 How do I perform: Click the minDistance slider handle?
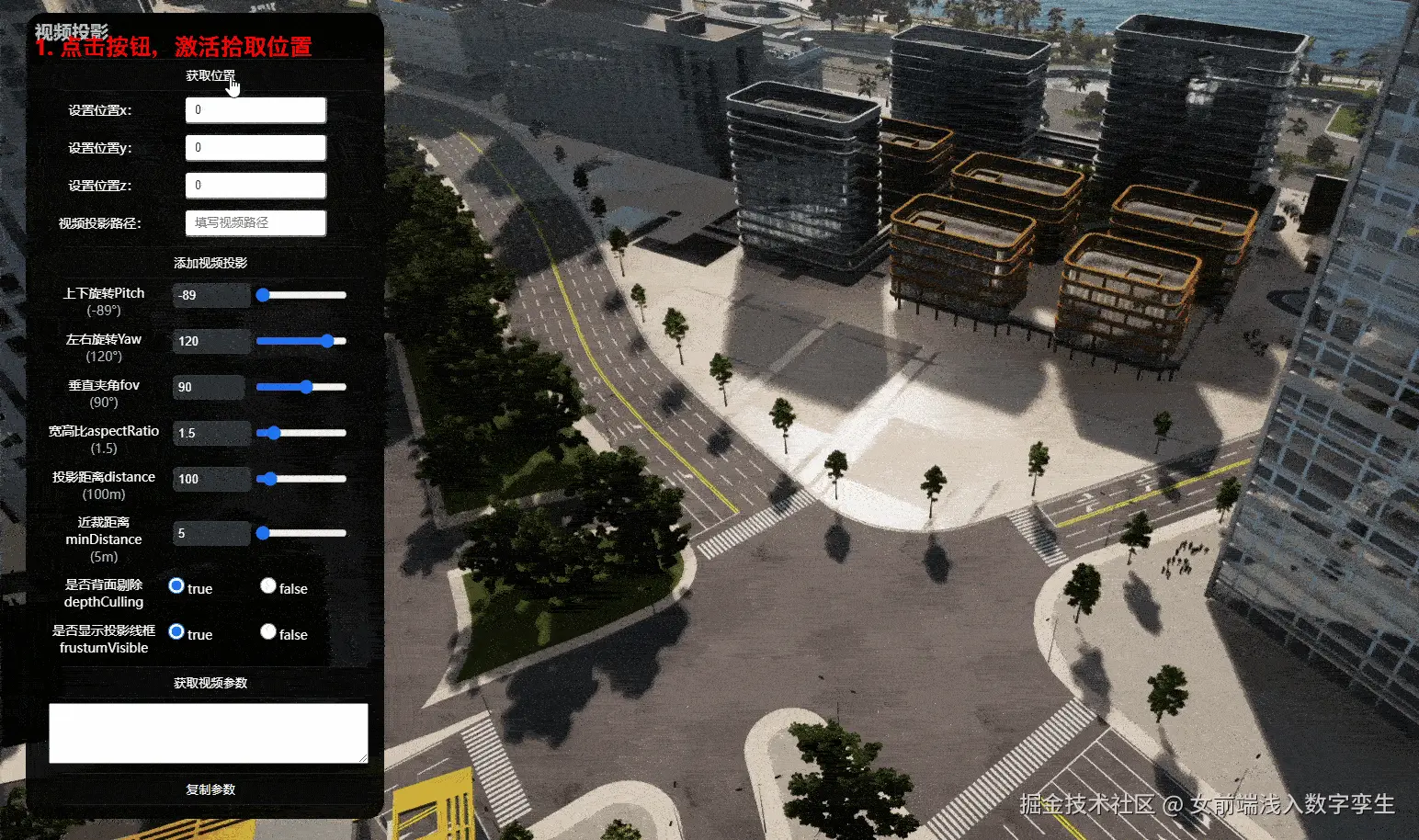pos(263,533)
